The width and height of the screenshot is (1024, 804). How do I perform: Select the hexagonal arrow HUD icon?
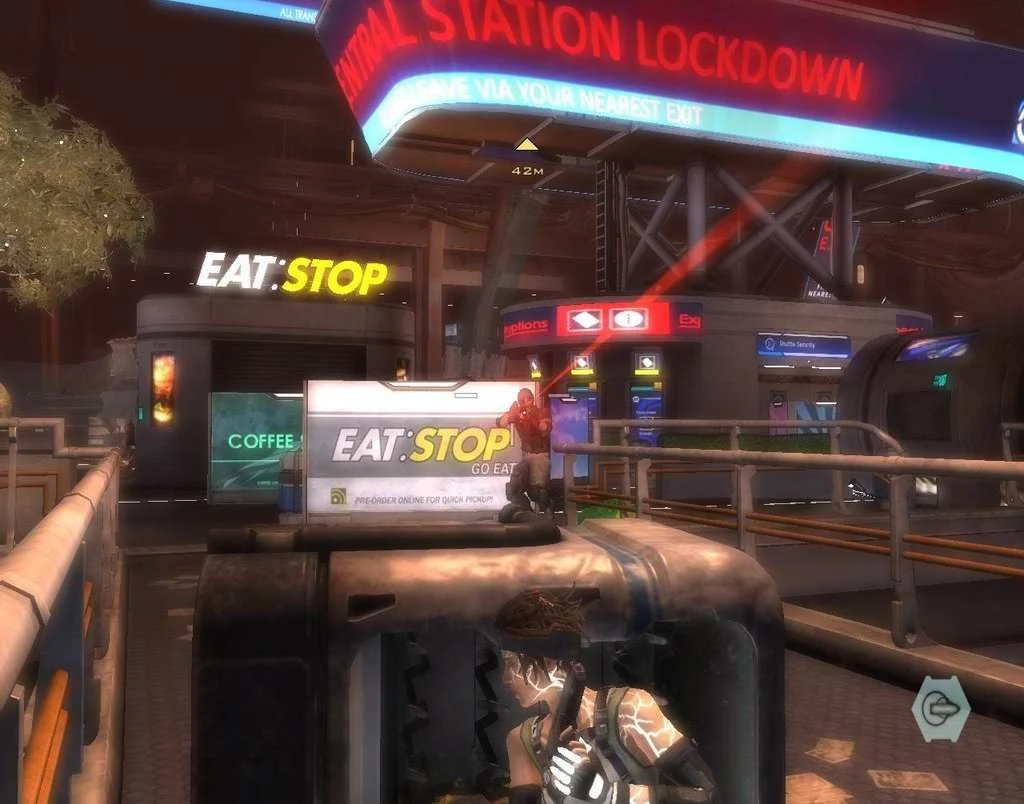940,709
